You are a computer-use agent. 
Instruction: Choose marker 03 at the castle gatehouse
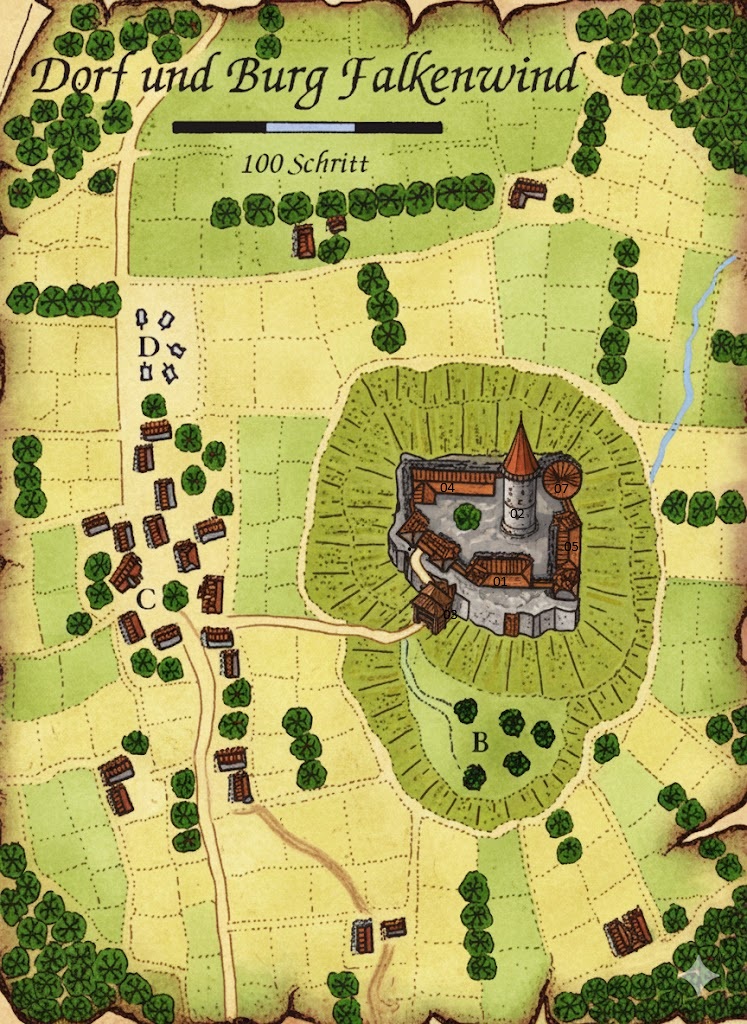[x=450, y=614]
